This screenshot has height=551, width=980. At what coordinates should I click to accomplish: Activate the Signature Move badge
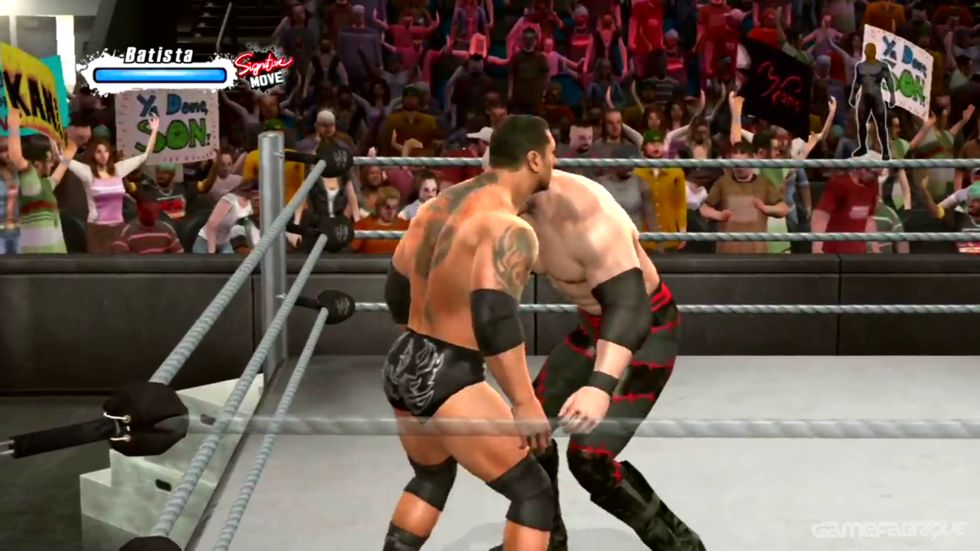click(x=263, y=70)
